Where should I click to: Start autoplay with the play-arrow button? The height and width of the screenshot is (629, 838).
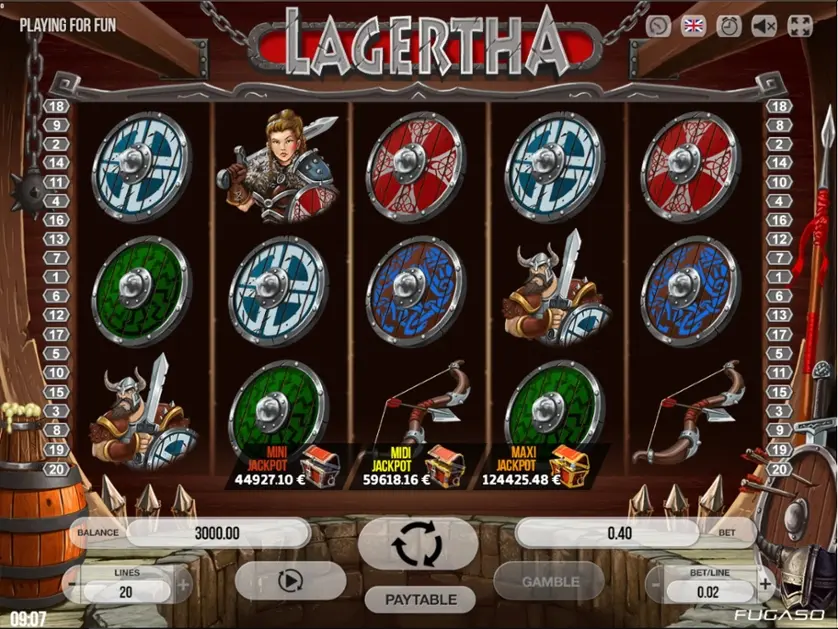click(x=290, y=581)
